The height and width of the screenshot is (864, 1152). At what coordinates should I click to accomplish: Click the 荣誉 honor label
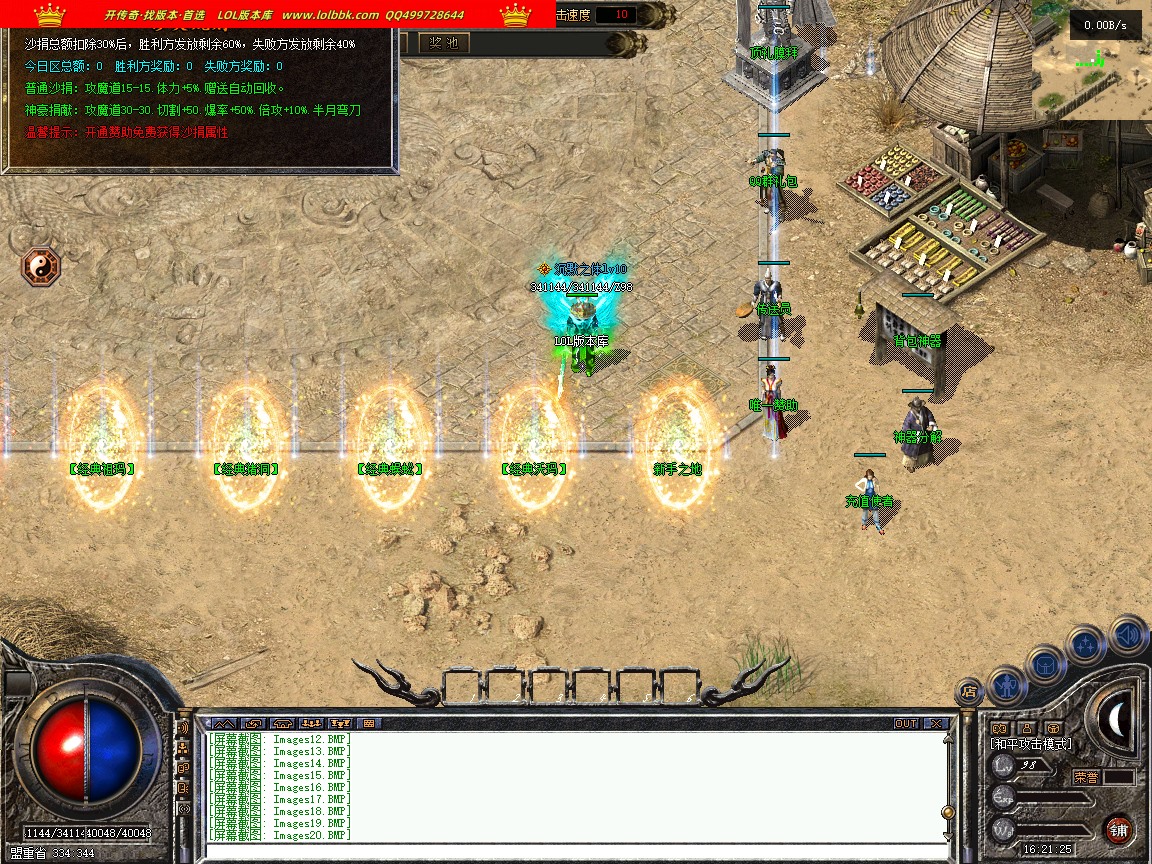click(x=1086, y=777)
